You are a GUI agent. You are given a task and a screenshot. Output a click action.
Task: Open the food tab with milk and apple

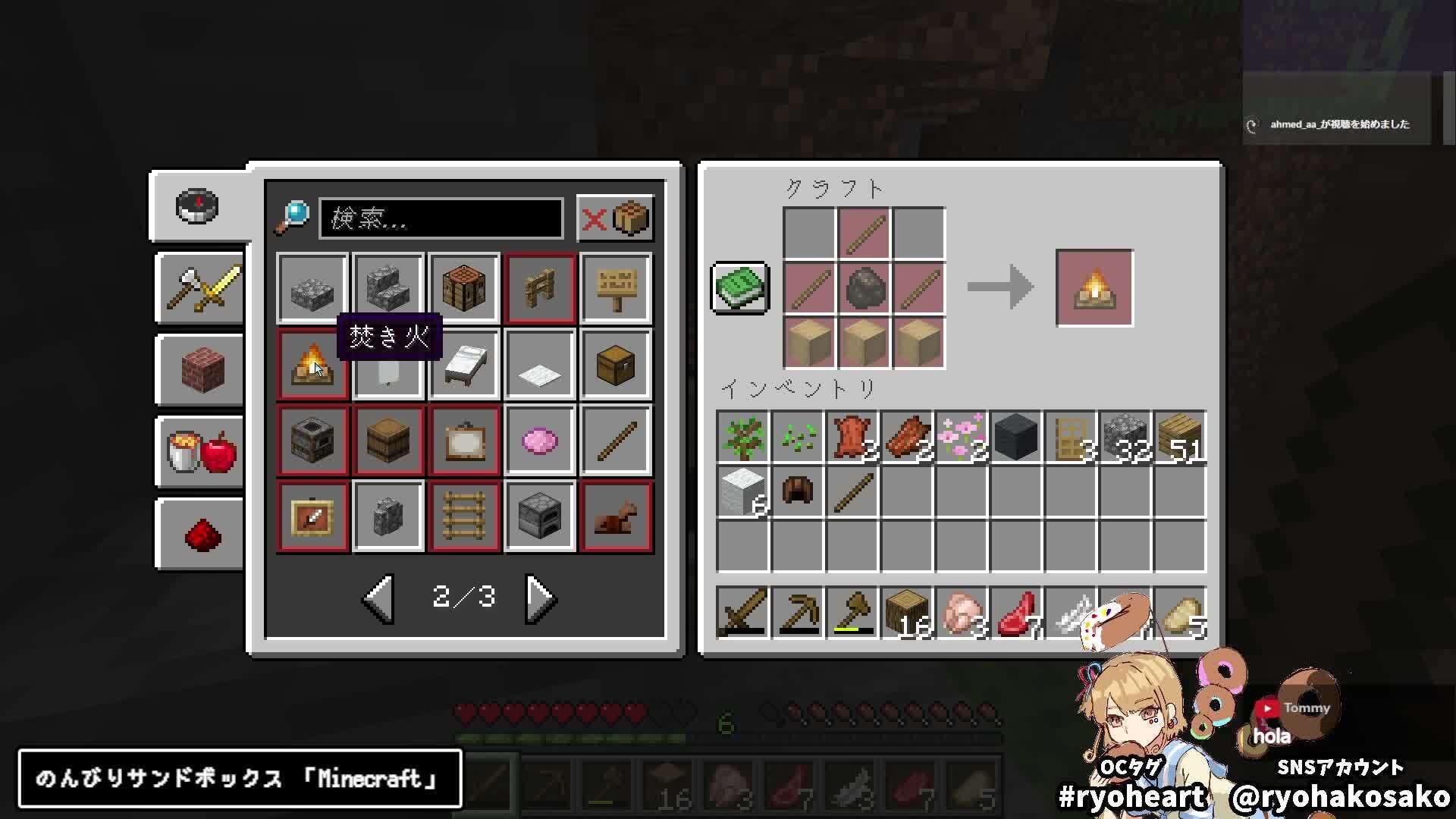[199, 451]
